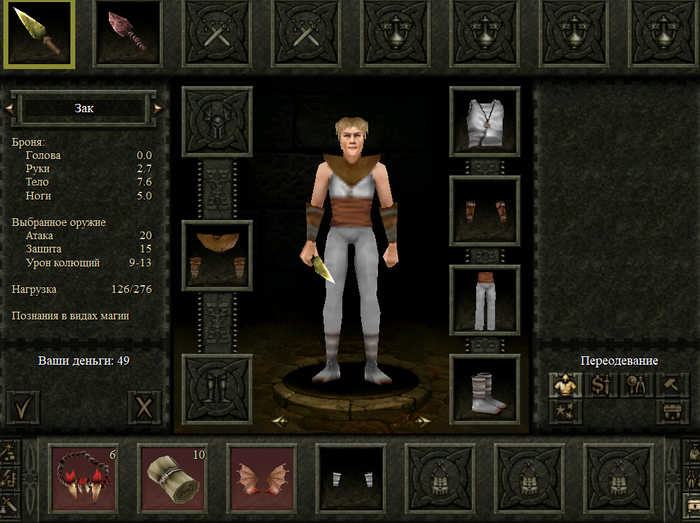
Task: Switch to the previous character before Зак
Action: (14, 108)
